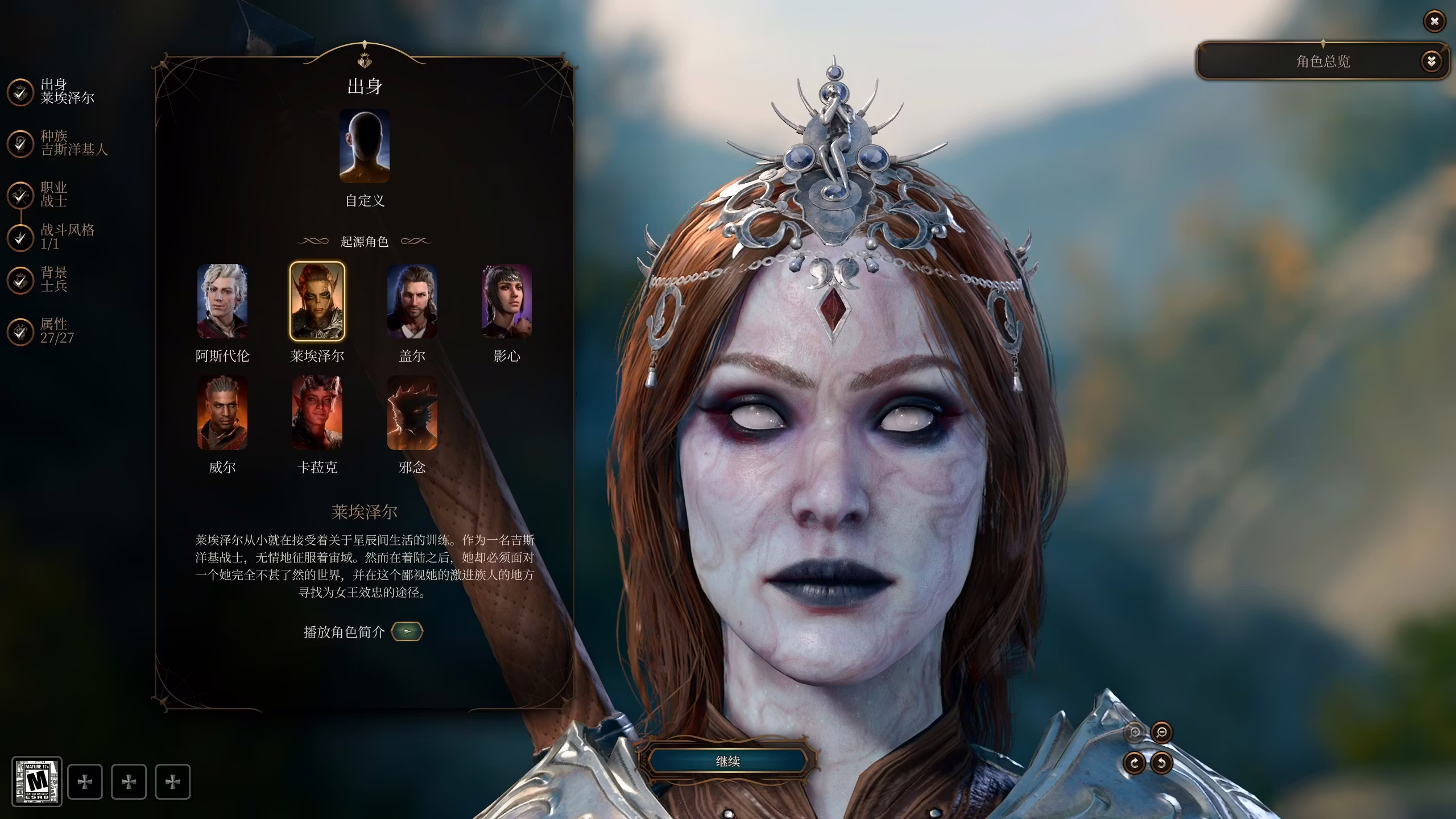Click the camera zoom-in magnifier icon

pos(1134,733)
